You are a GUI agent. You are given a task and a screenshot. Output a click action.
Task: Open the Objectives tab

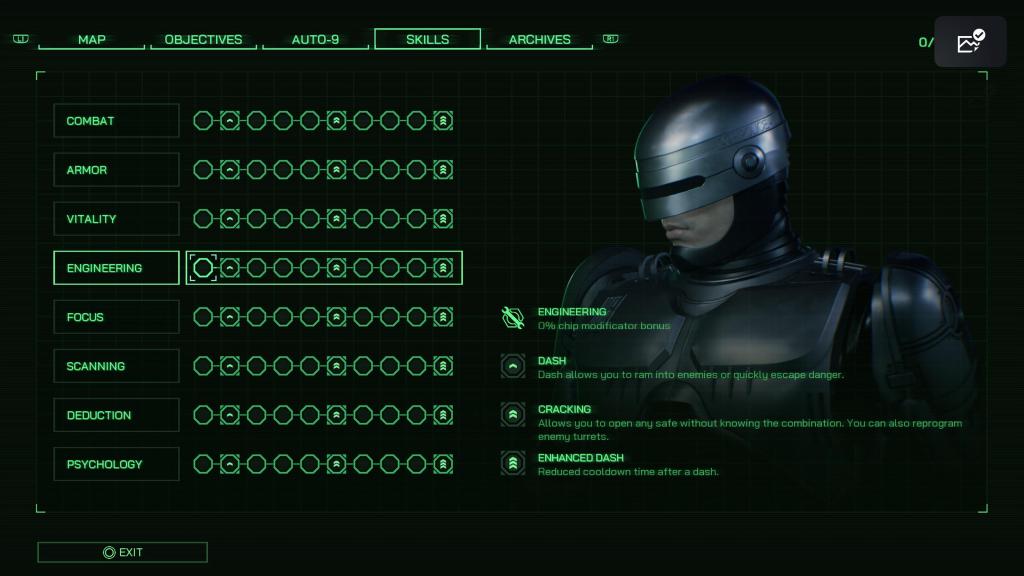[x=203, y=40]
